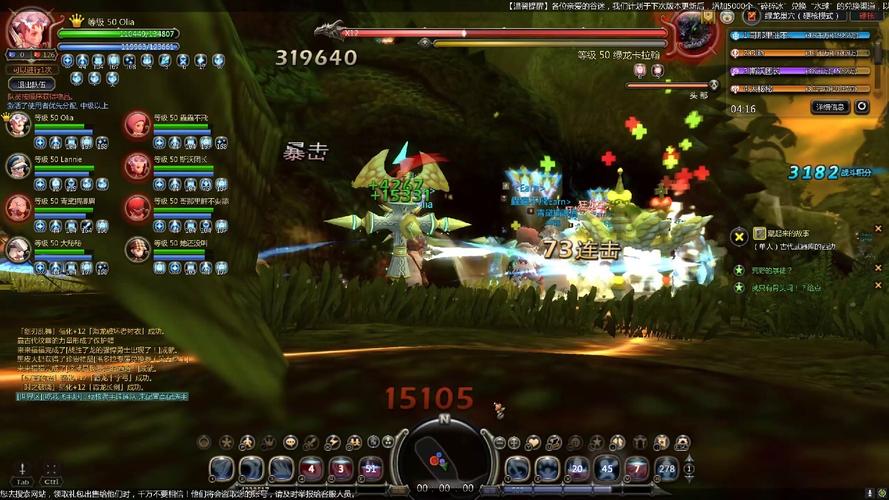Use the consumable slot with count 278
The image size is (889, 500).
point(666,468)
